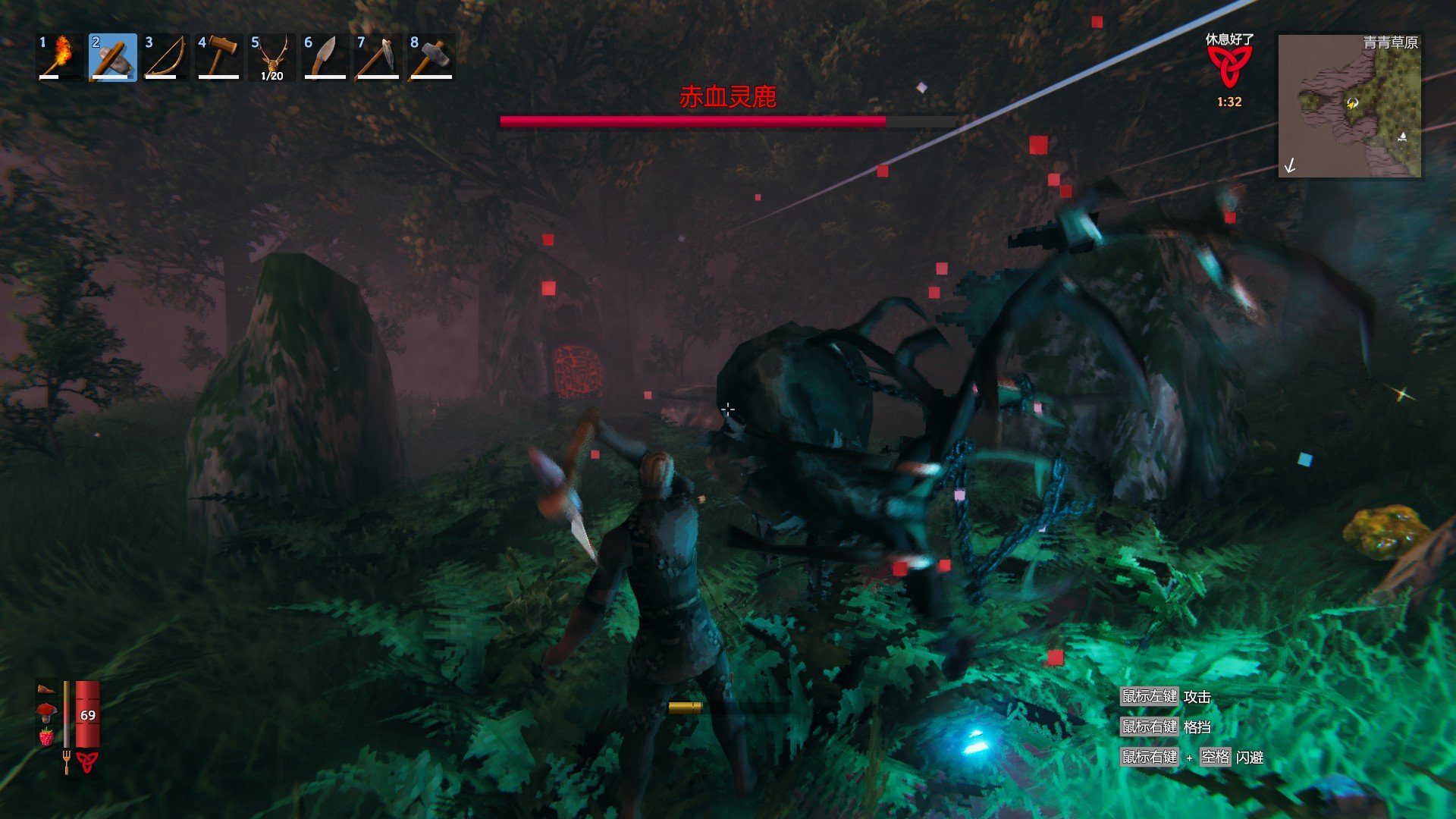Use the deer trophy in slot 5
The height and width of the screenshot is (819, 1456).
pyautogui.click(x=272, y=57)
